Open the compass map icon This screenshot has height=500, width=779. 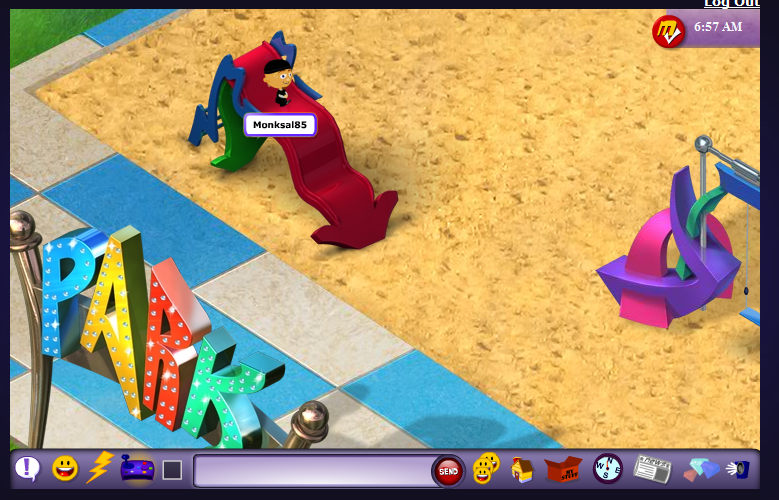[607, 468]
